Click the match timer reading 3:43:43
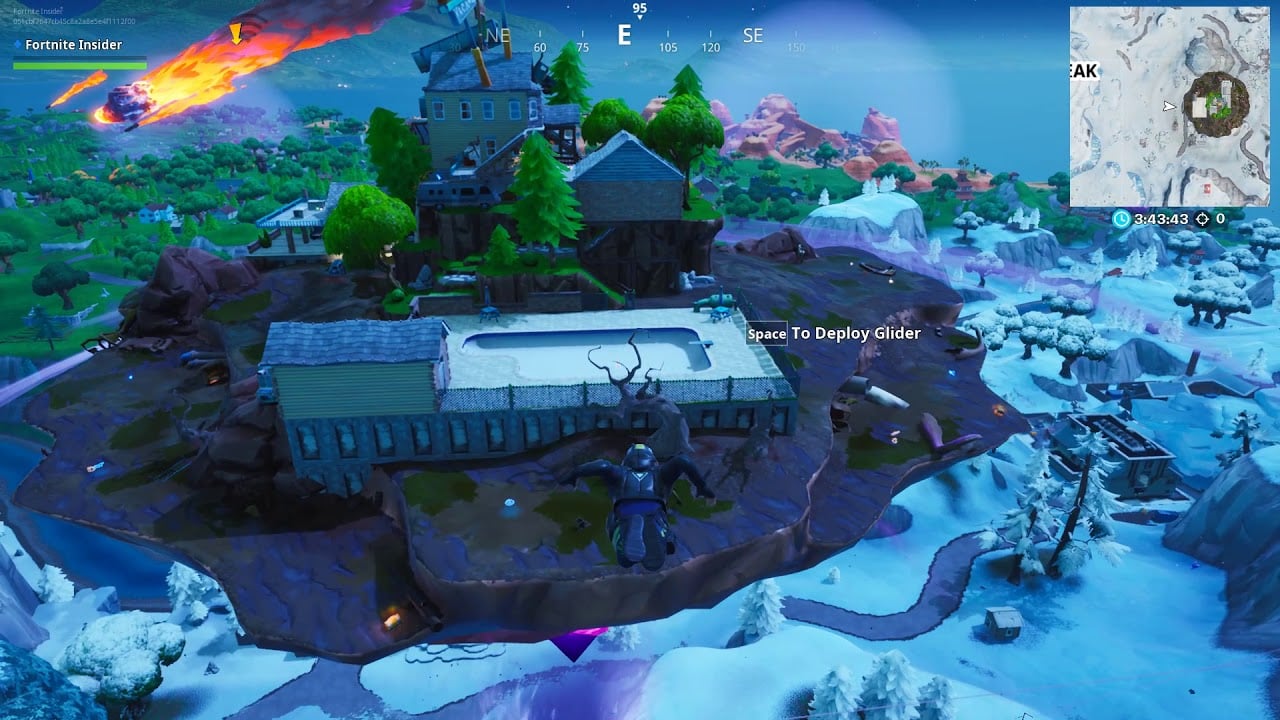The width and height of the screenshot is (1280, 720). tap(1160, 218)
